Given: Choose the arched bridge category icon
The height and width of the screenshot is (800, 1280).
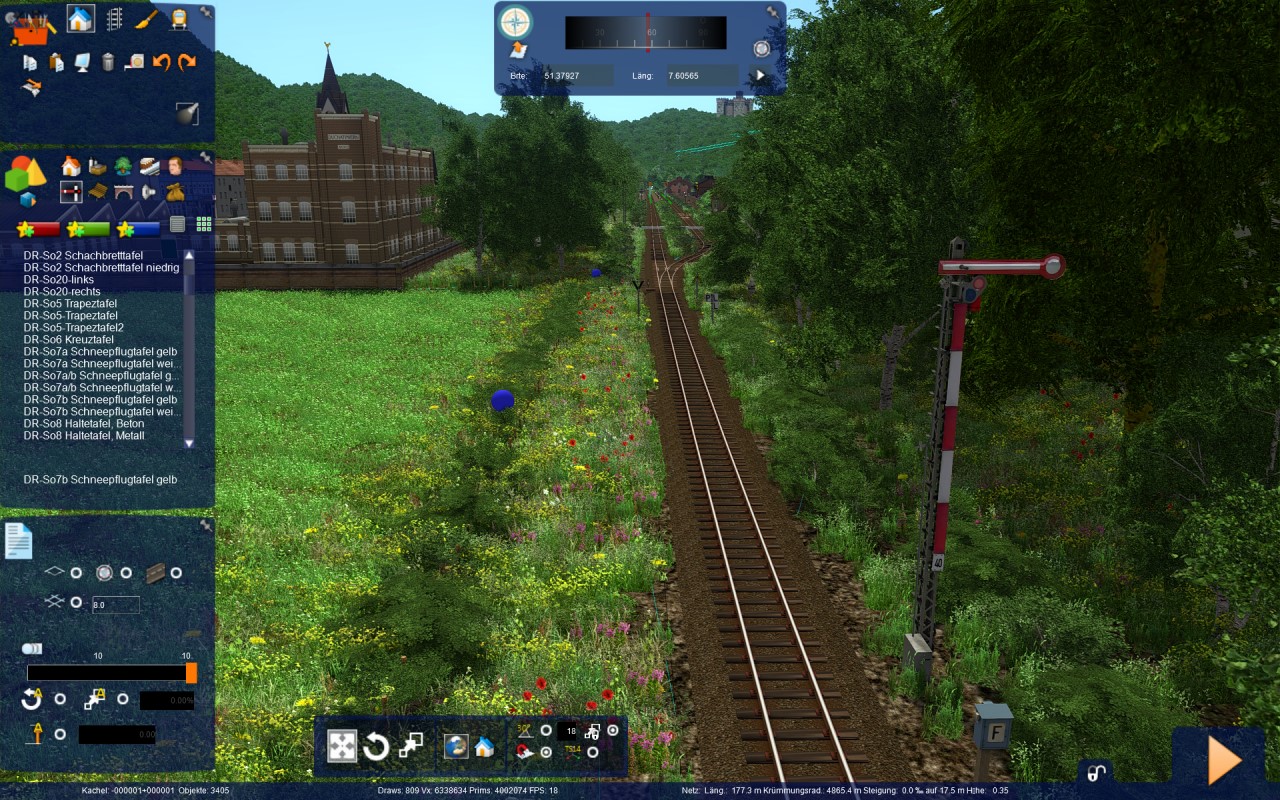Looking at the screenshot, I should tap(123, 191).
